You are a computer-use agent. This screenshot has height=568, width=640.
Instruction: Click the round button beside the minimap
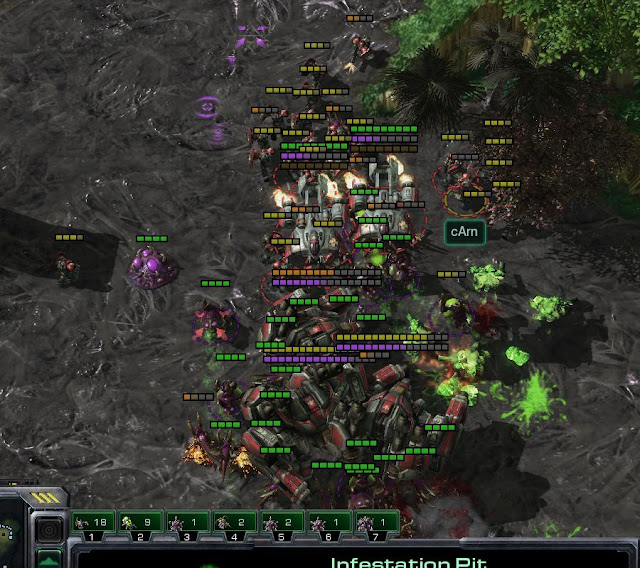(49, 527)
